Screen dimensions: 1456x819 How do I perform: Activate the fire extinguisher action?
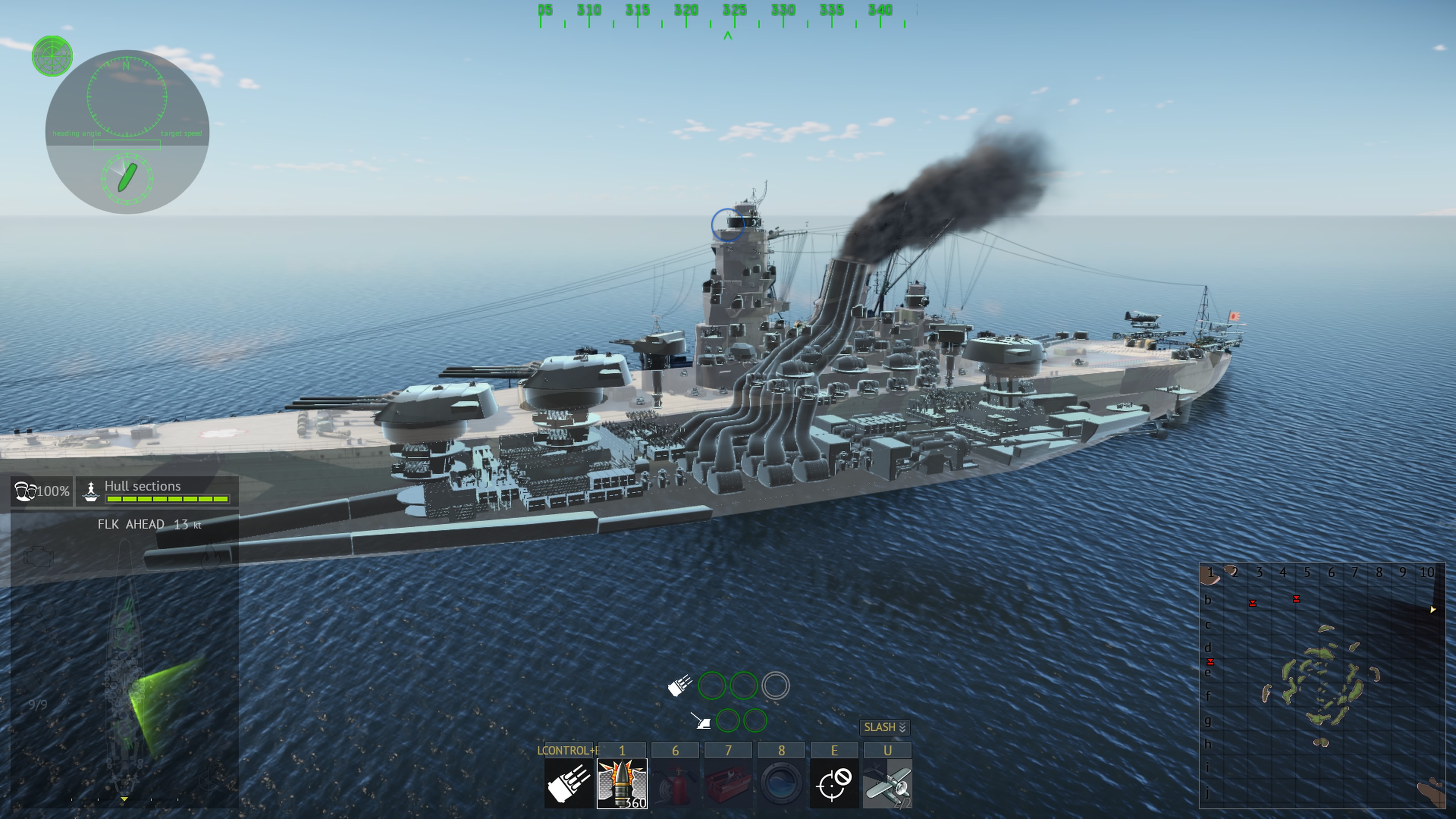pyautogui.click(x=675, y=783)
